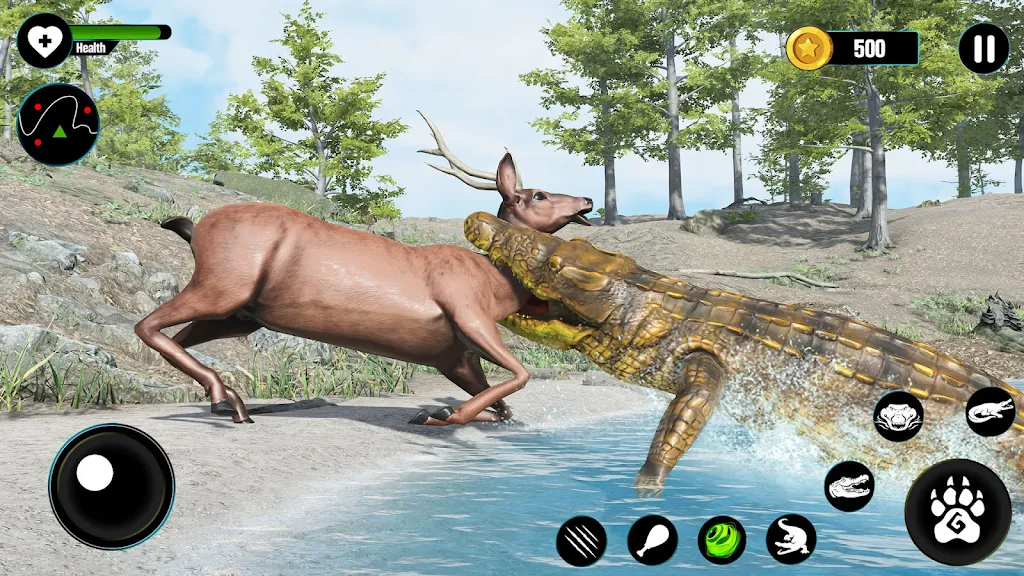This screenshot has width=1024, height=576.
Task: Select the rearing crocodile skill icon
Action: [x=791, y=539]
